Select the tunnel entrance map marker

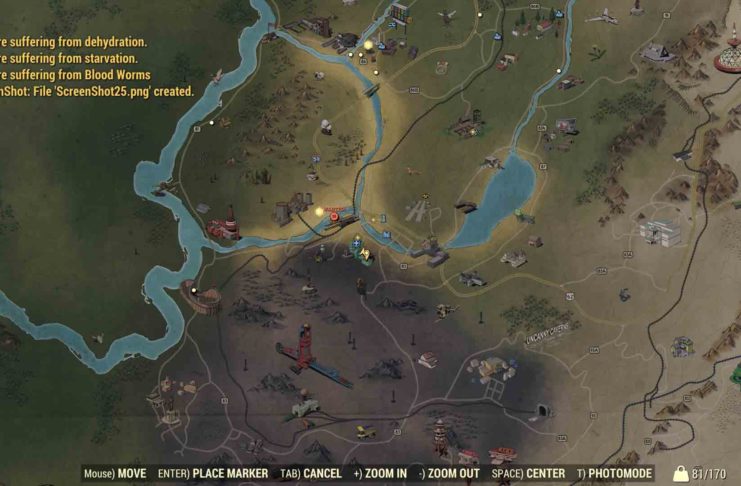[x=541, y=410]
